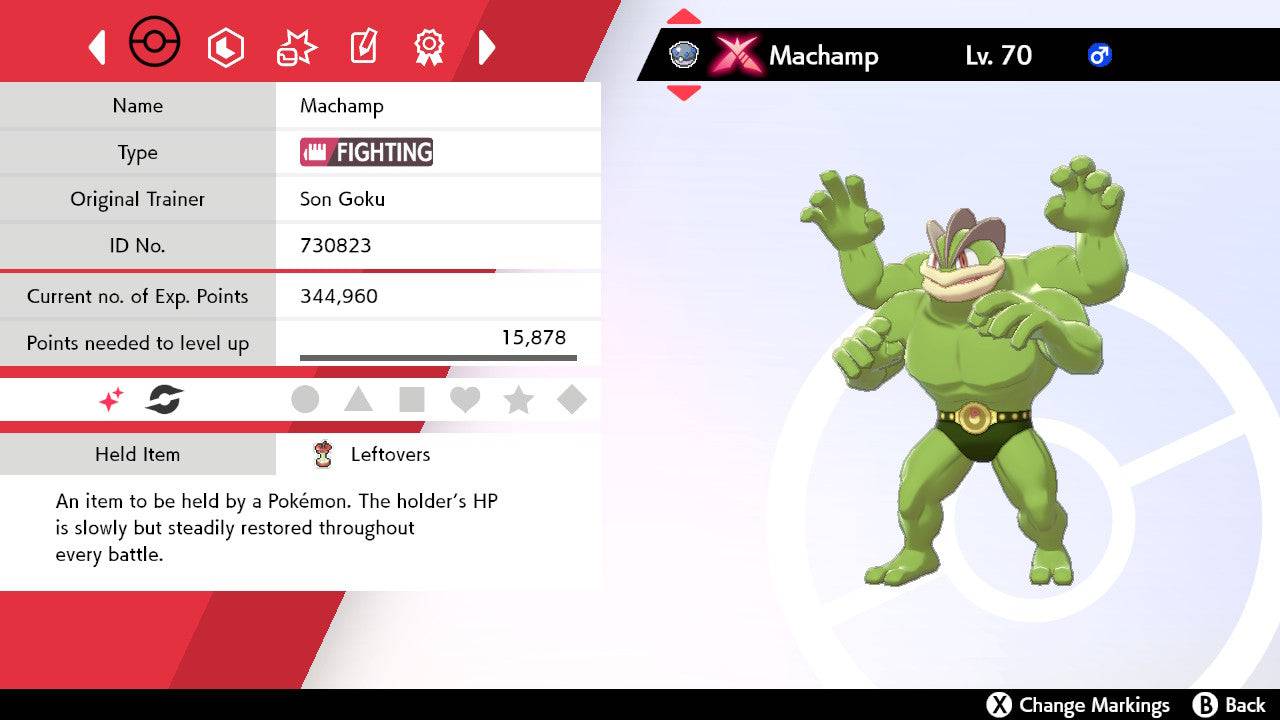Go to next Pokémon with down arrow
This screenshot has width=1280, height=720.
[684, 93]
